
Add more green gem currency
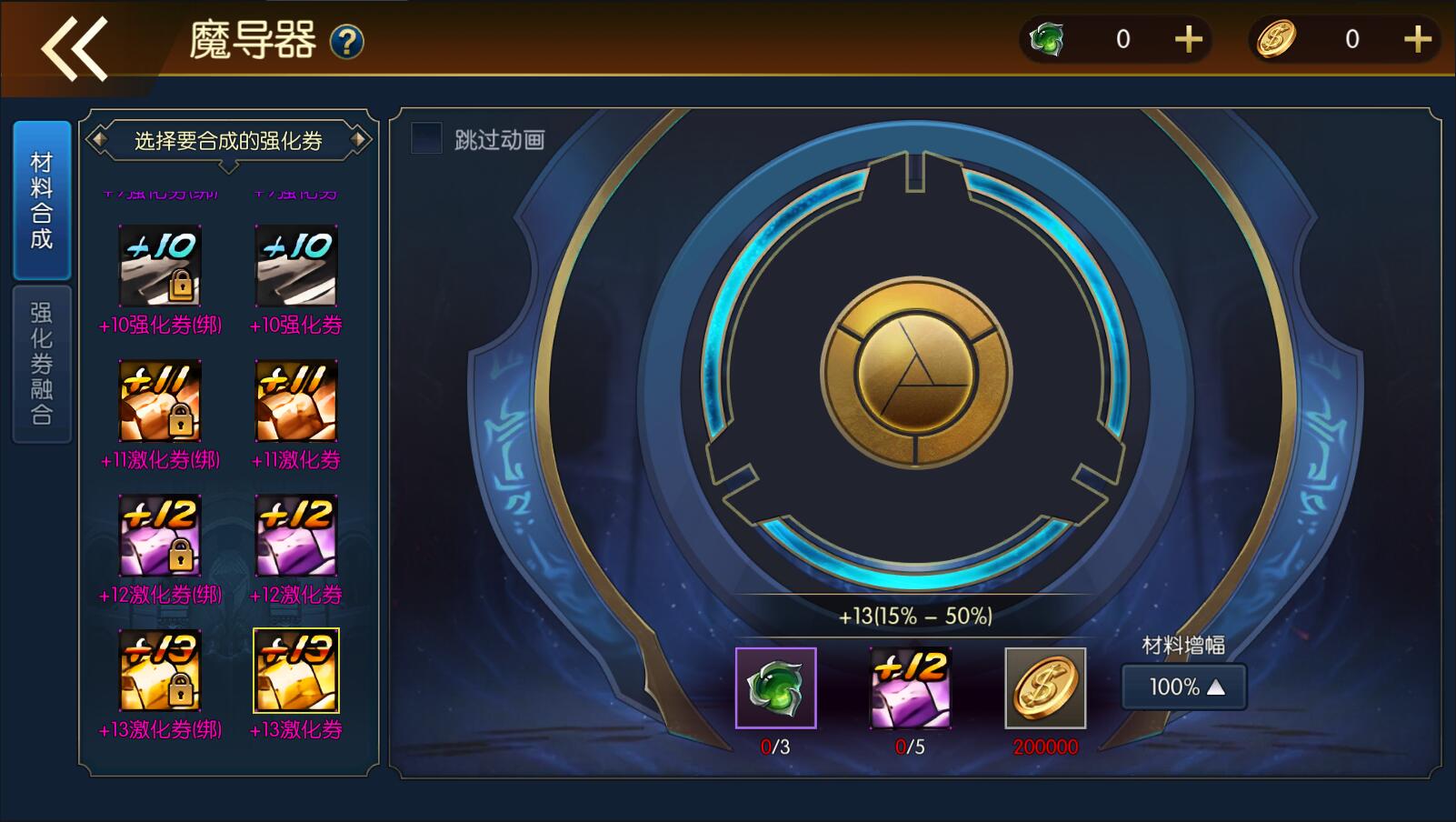click(1188, 39)
